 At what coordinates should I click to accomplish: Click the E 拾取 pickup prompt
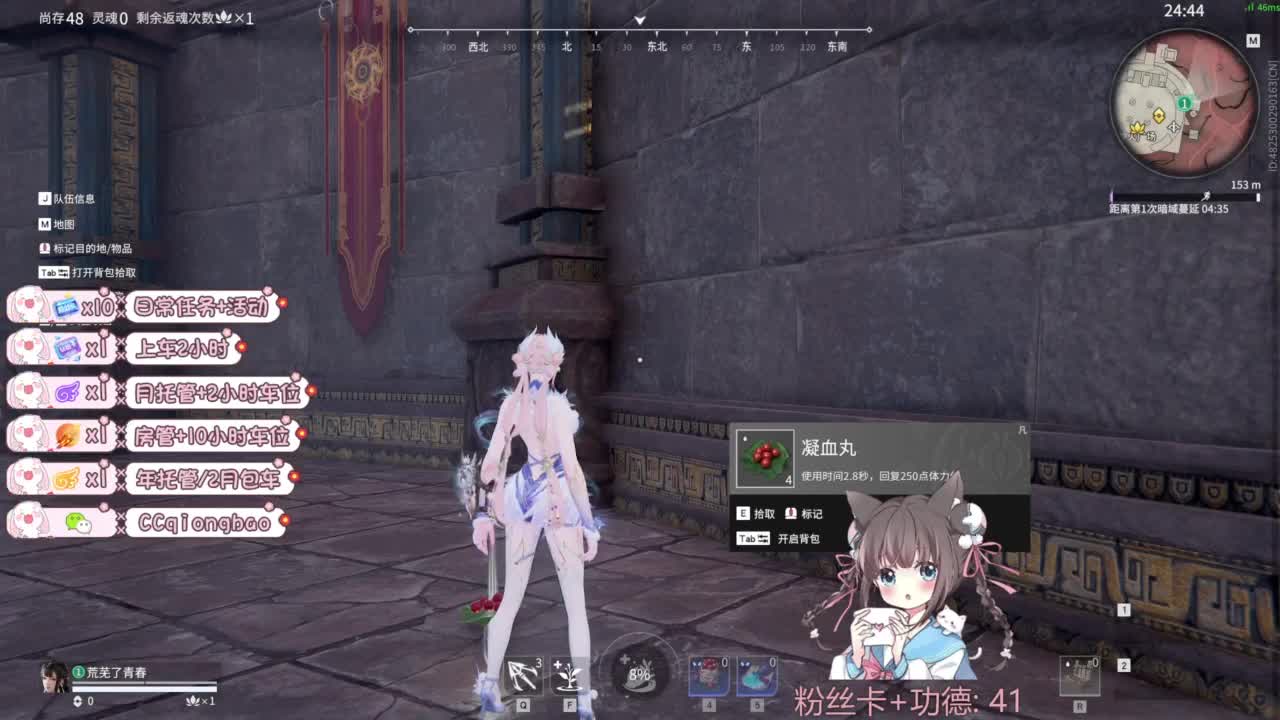[x=756, y=513]
